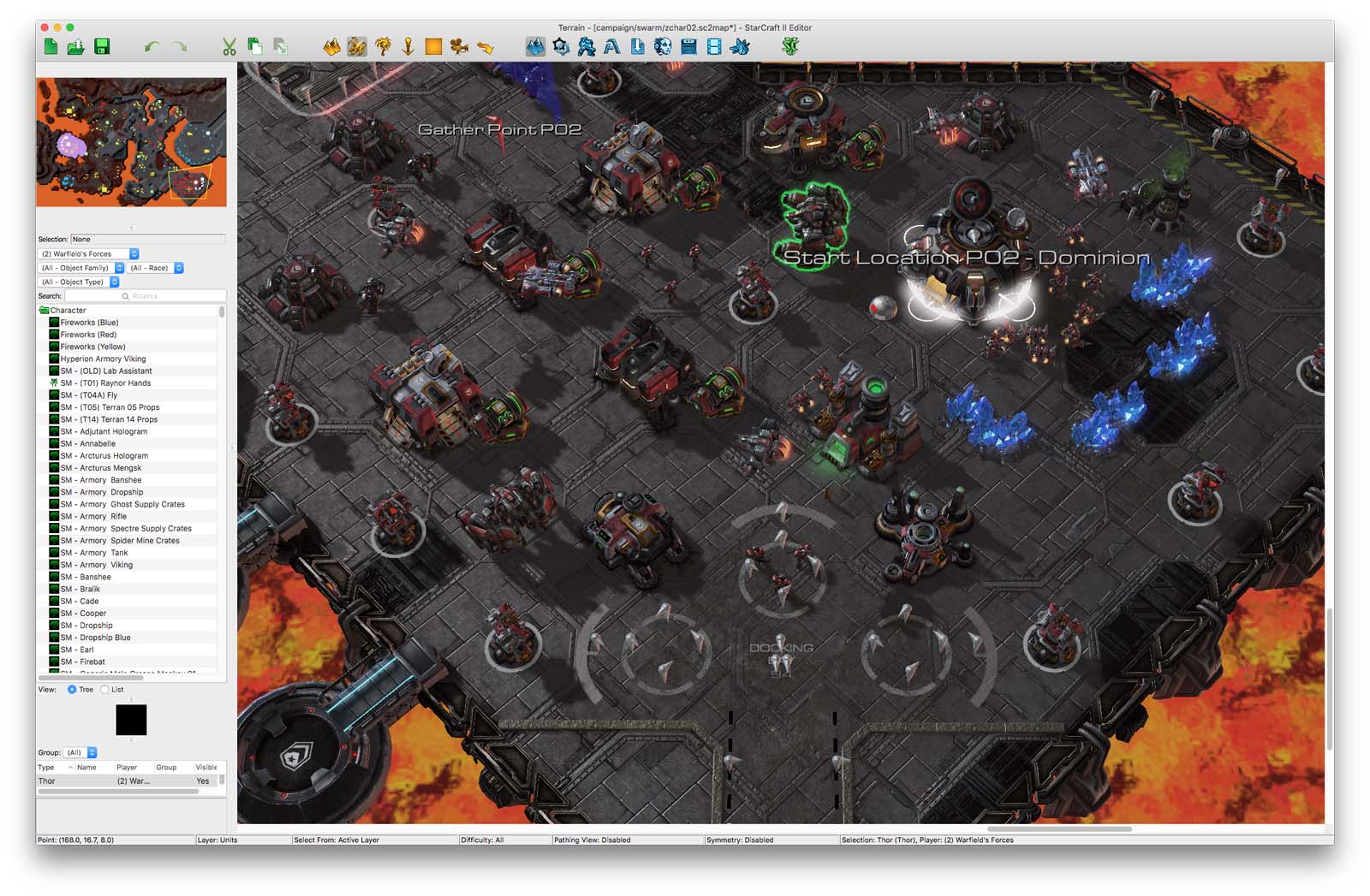Select SM - Arcturus Mengsk in the tree
Viewport: 1370px width, 896px height.
pos(100,468)
